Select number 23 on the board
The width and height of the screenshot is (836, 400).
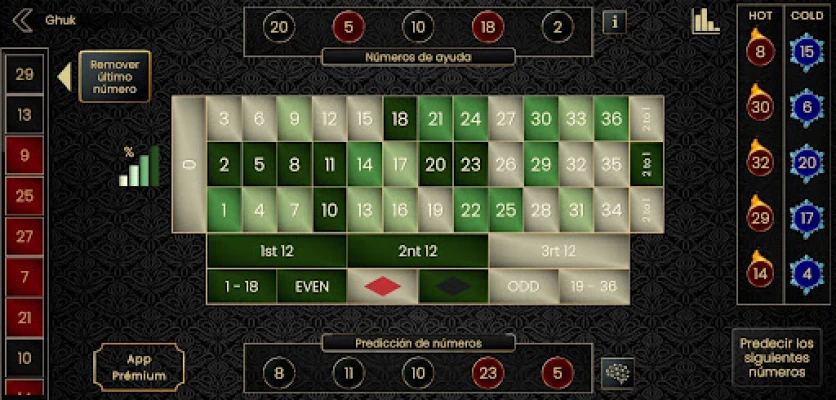pyautogui.click(x=470, y=165)
